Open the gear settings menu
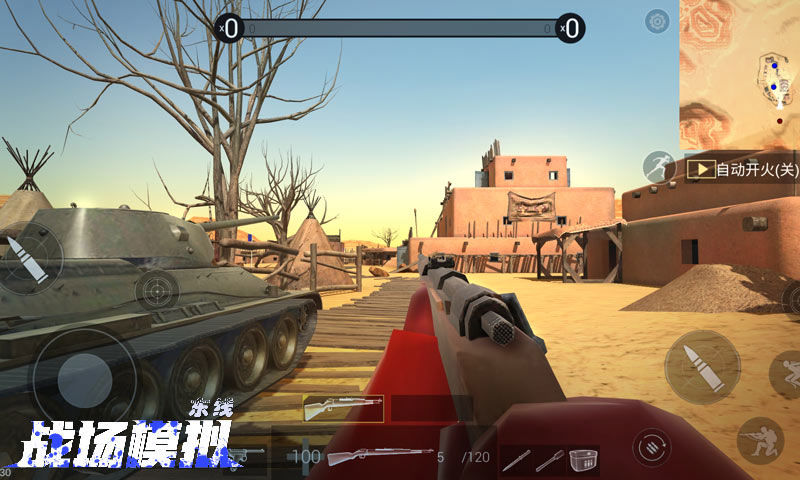Screen dimensions: 800x480 tap(657, 21)
